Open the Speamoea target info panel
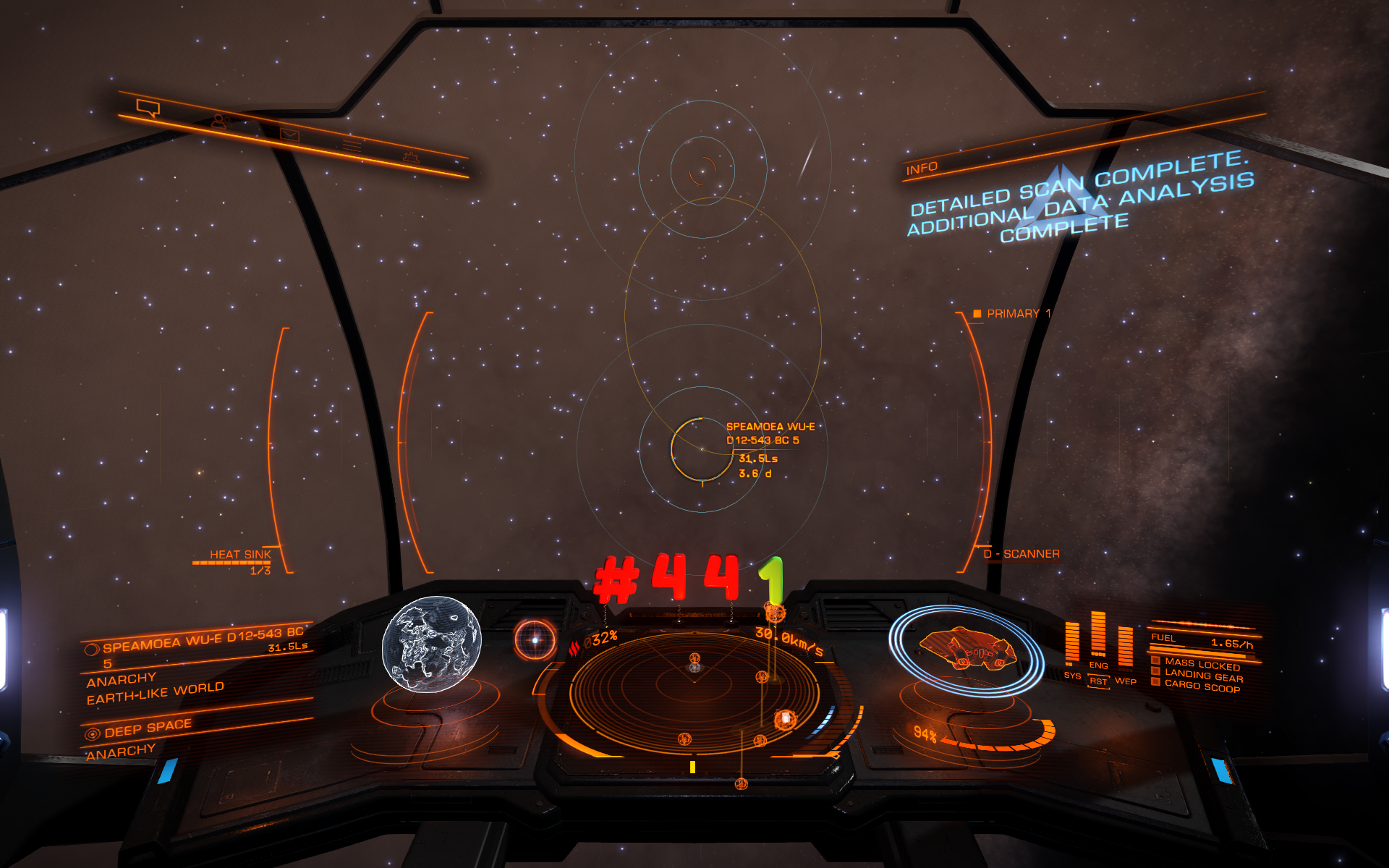Screen dimensions: 1389x868 pos(195,665)
